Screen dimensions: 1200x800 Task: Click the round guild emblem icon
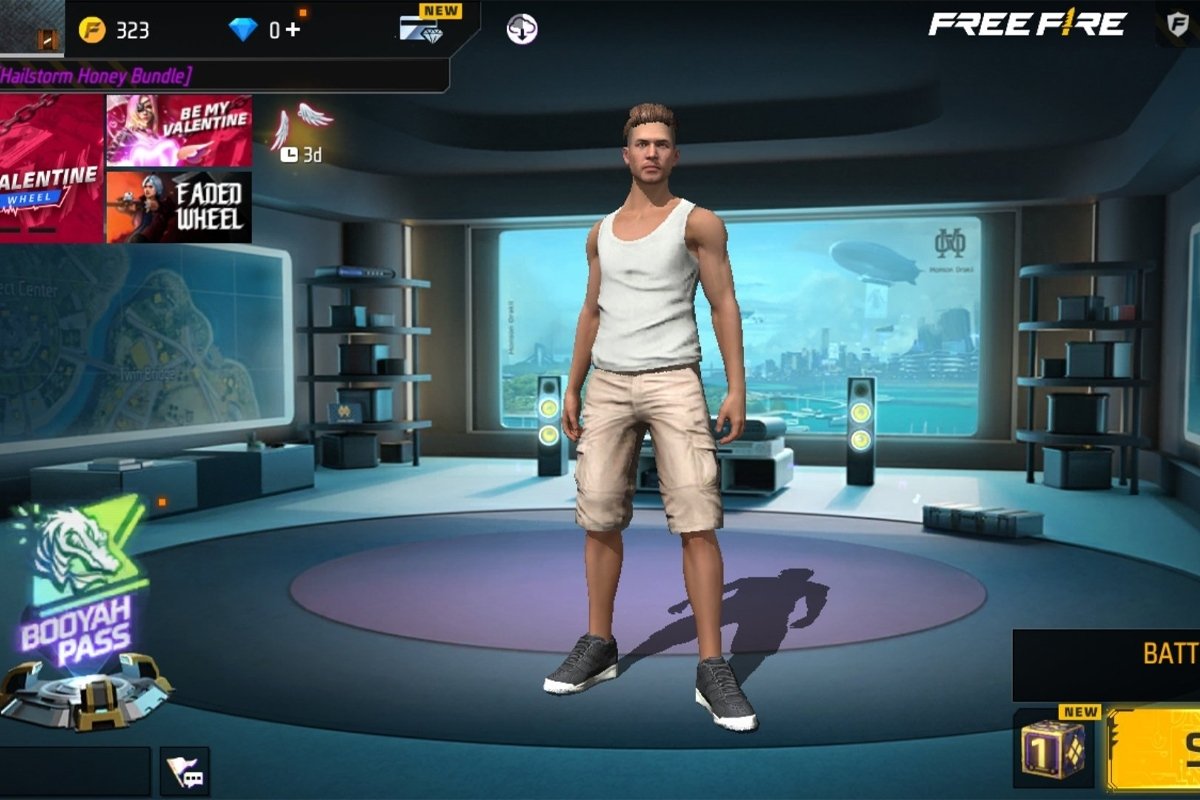tap(522, 29)
